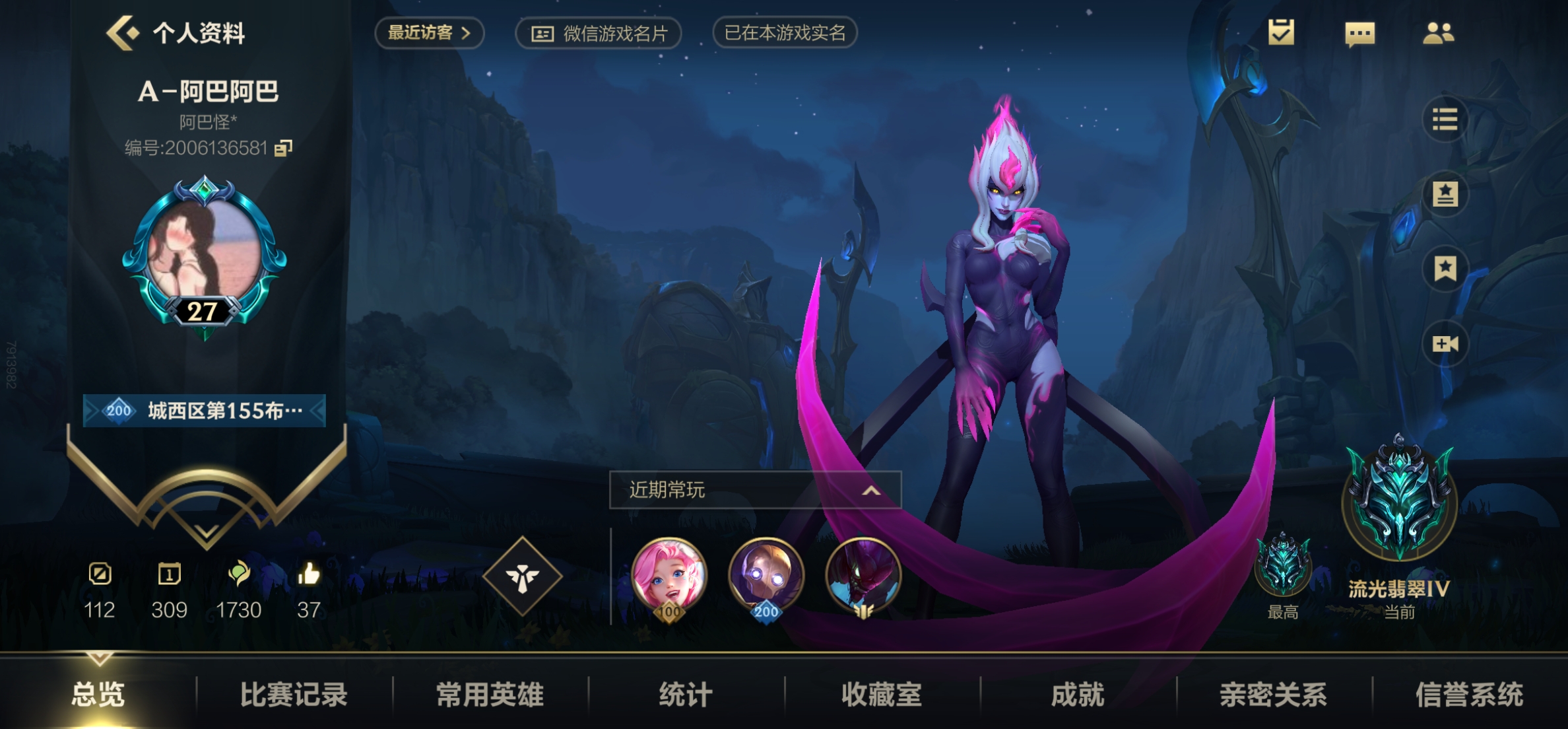Open the video camera recording button

pos(1445,343)
